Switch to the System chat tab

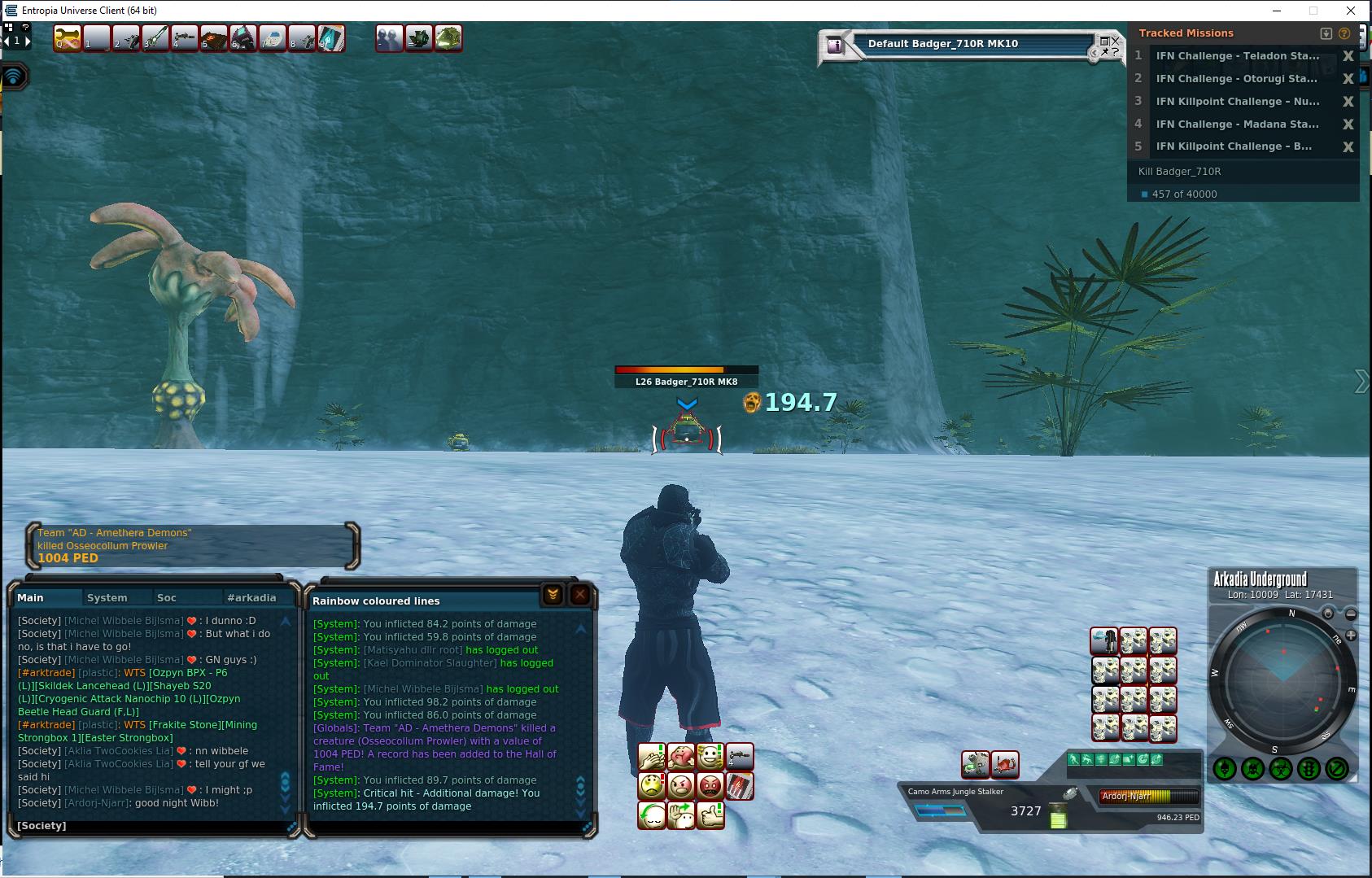pyautogui.click(x=107, y=597)
